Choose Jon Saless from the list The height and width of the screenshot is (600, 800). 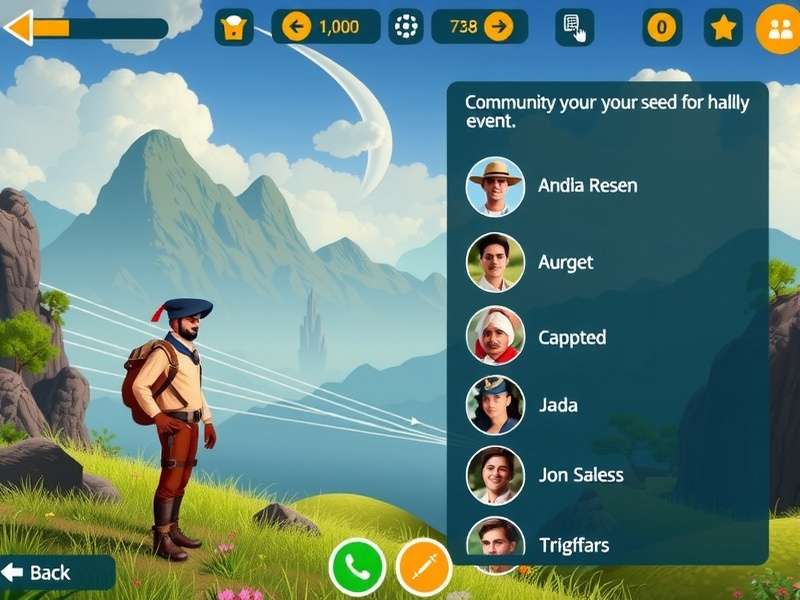click(x=581, y=475)
